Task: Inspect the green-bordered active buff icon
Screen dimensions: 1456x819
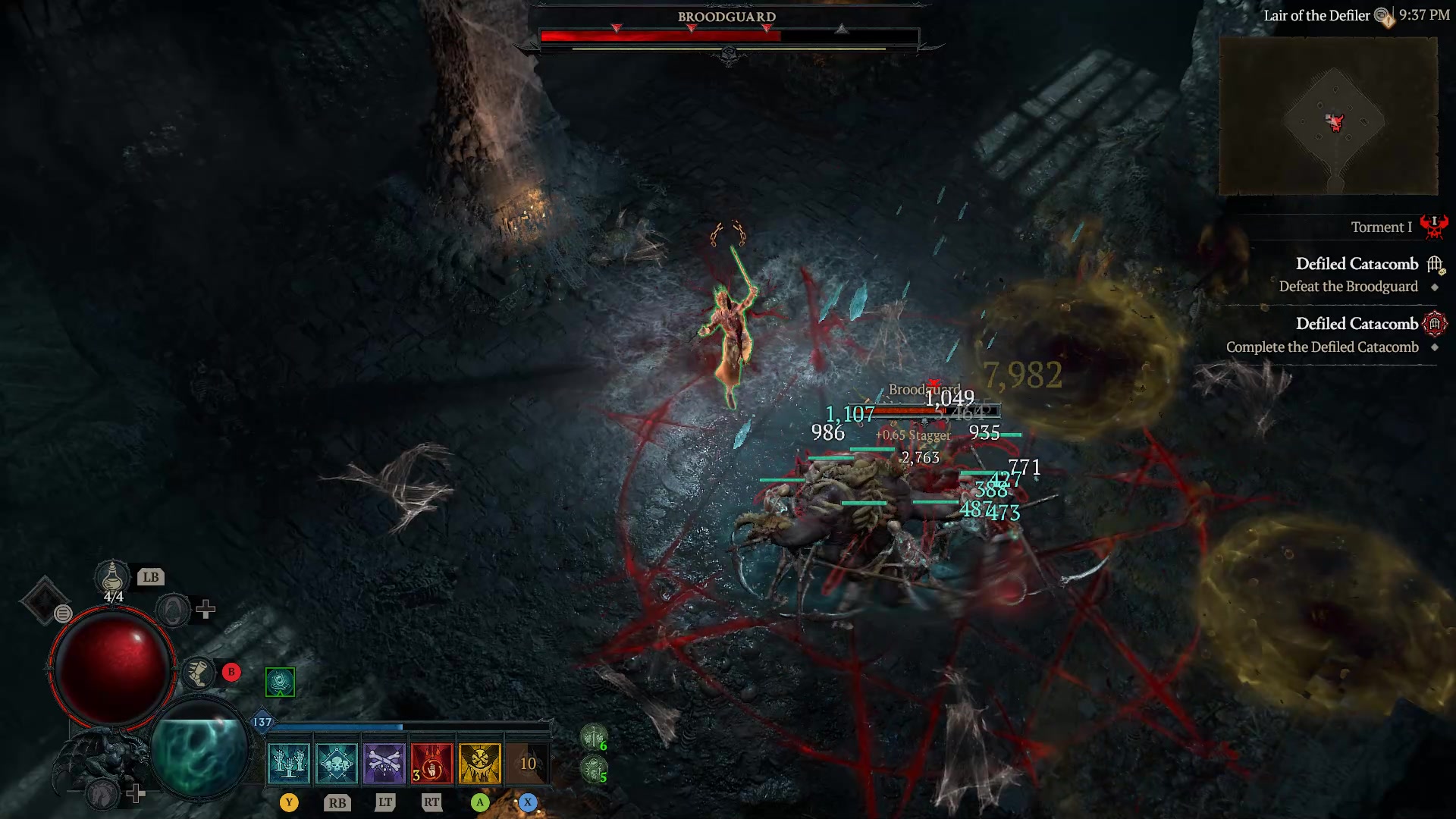Action: 279,680
